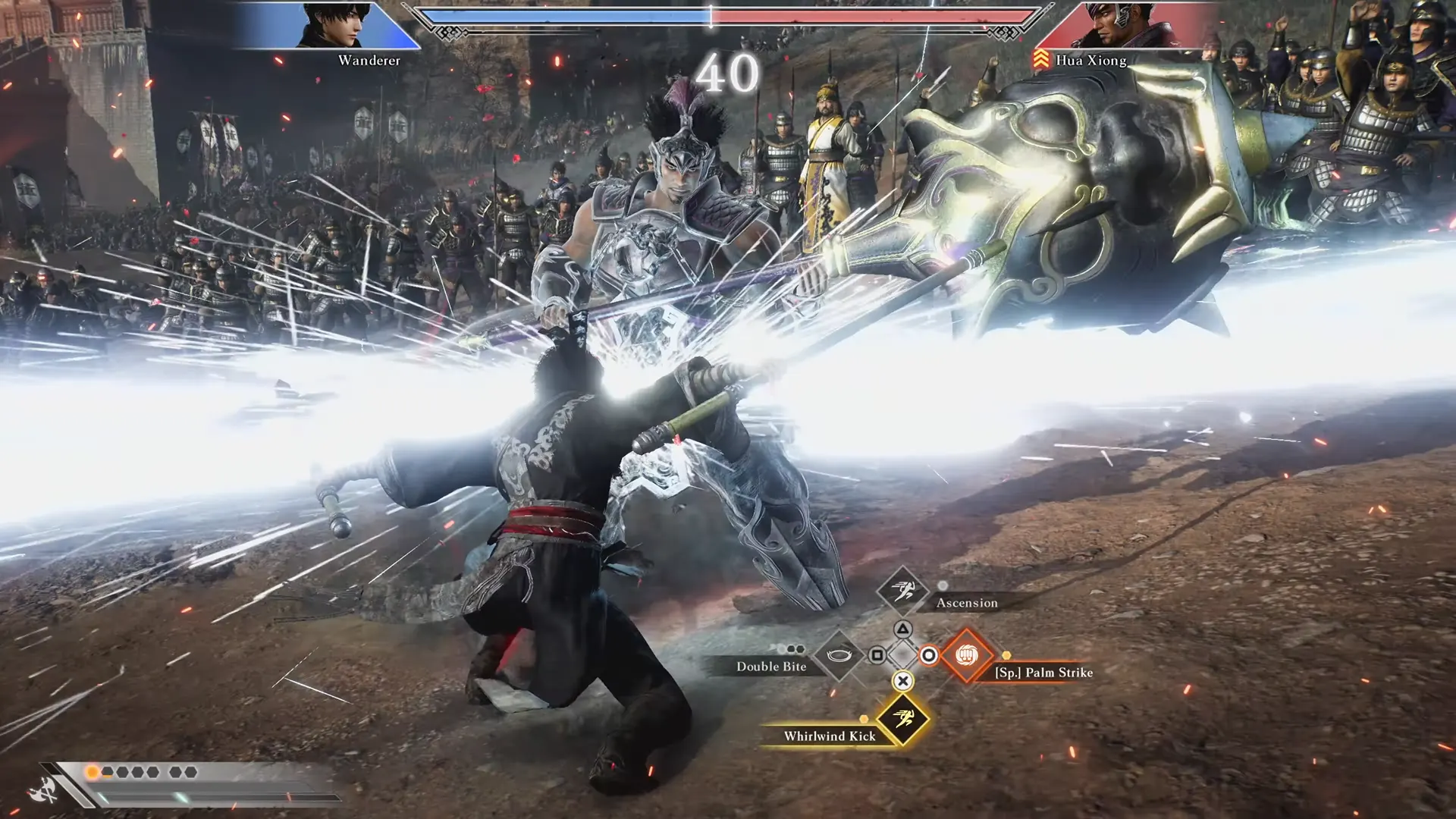Image resolution: width=1456 pixels, height=819 pixels.
Task: Activate the Ascension battle art icon
Action: (x=902, y=590)
